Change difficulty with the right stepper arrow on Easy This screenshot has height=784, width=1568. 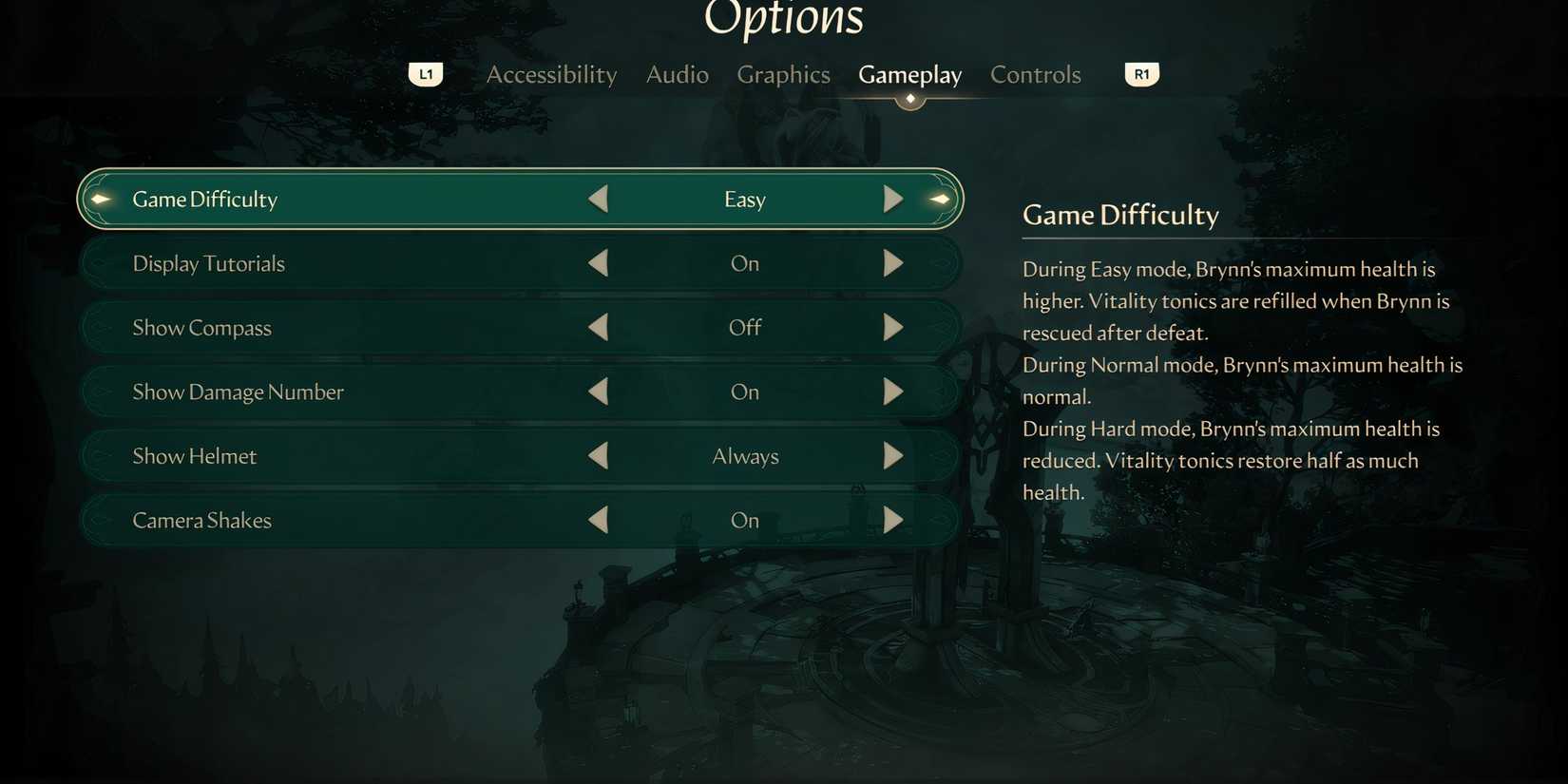891,199
